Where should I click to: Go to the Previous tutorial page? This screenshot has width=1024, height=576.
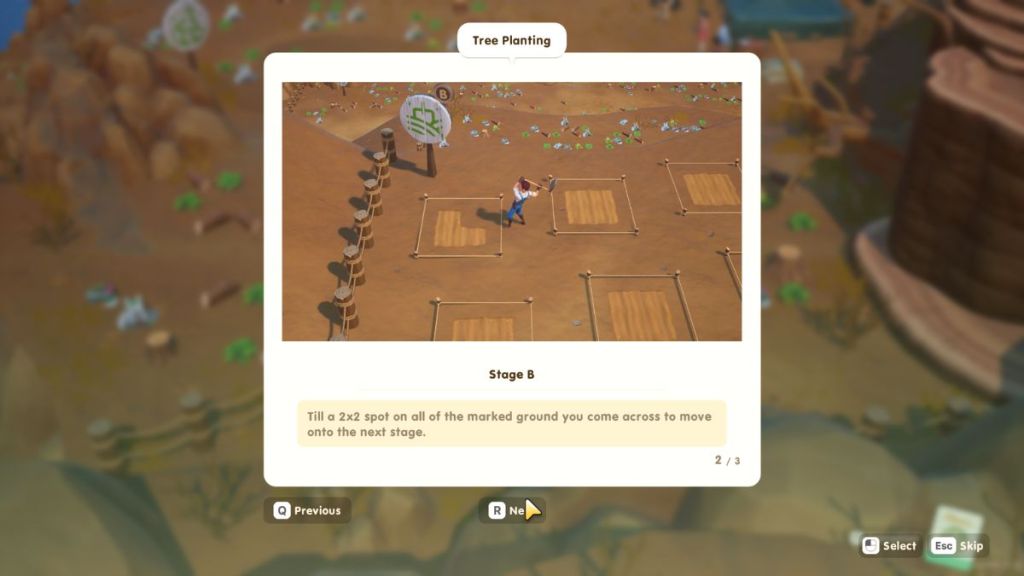[307, 510]
